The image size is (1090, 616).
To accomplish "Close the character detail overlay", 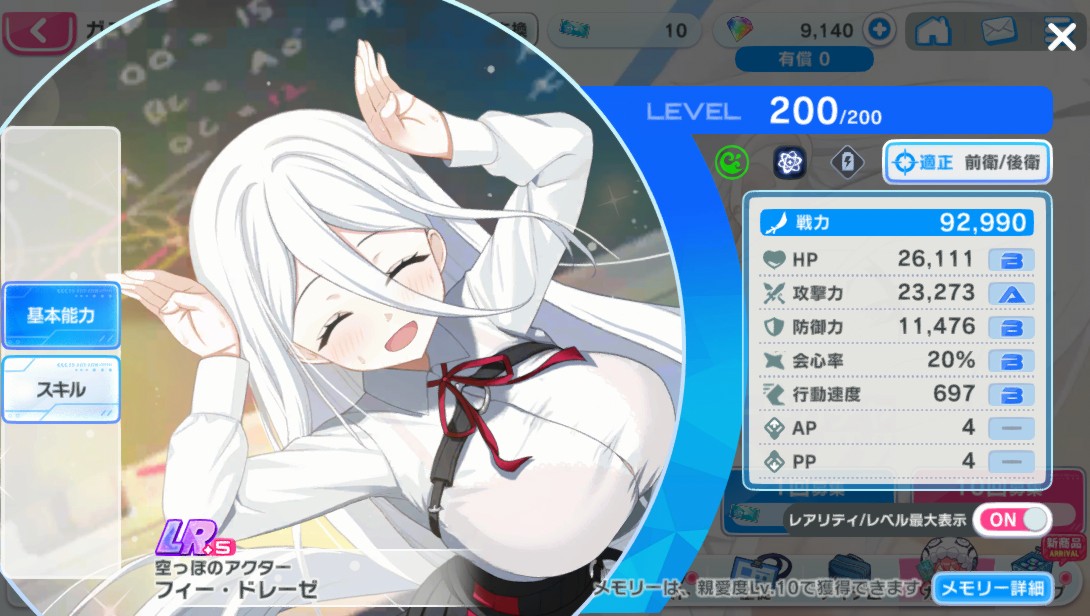I will click(1061, 38).
